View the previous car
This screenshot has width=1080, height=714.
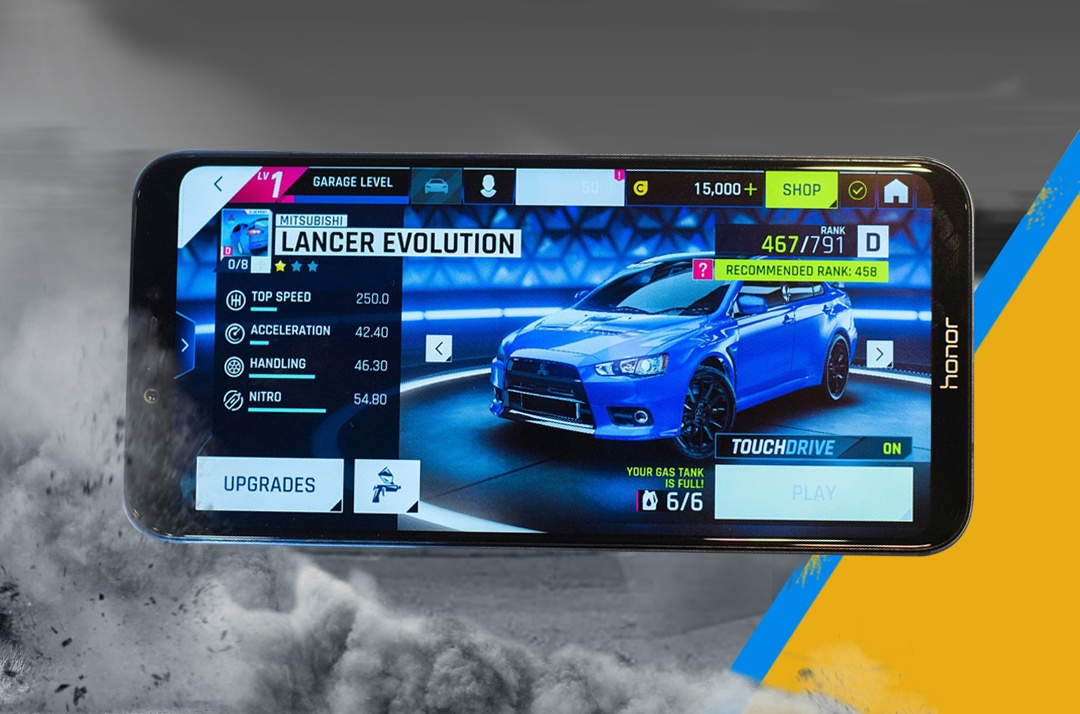coord(438,348)
